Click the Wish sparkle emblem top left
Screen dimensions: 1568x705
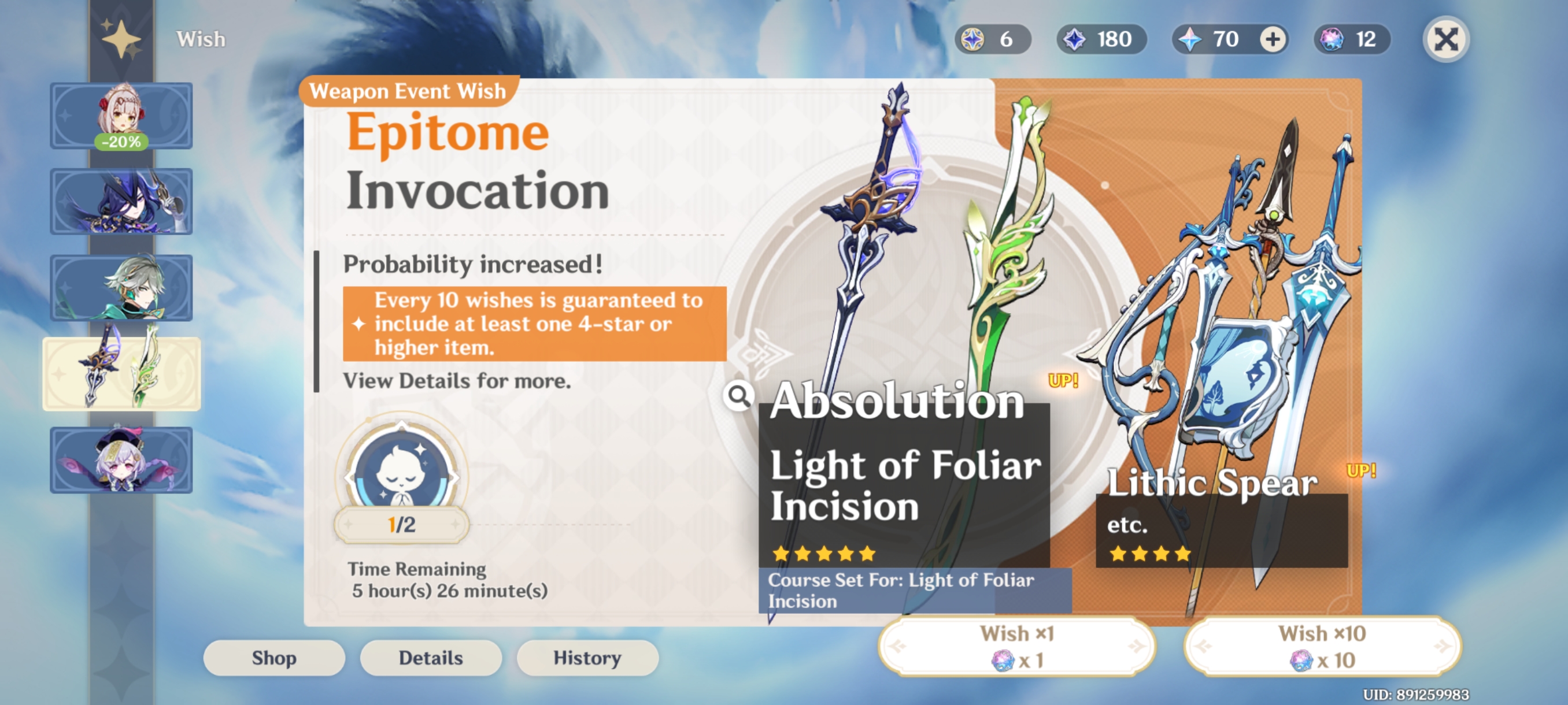pyautogui.click(x=121, y=39)
